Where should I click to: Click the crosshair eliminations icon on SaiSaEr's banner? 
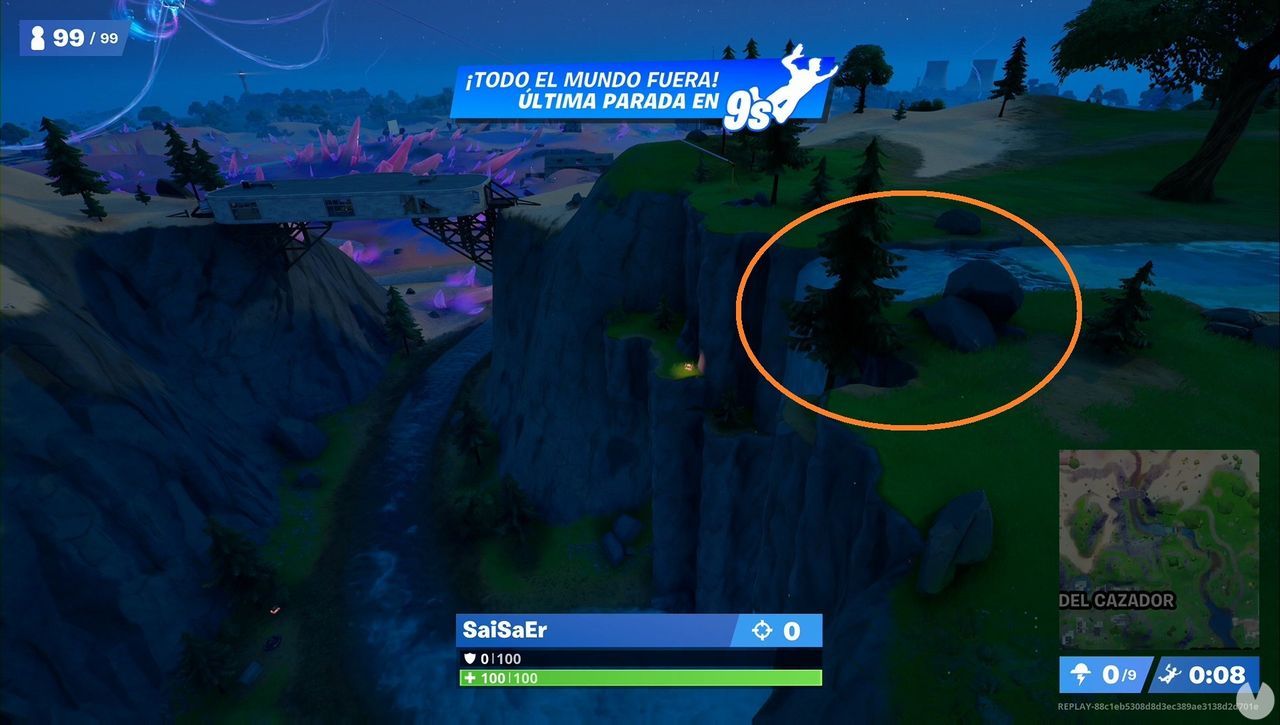pyautogui.click(x=762, y=630)
